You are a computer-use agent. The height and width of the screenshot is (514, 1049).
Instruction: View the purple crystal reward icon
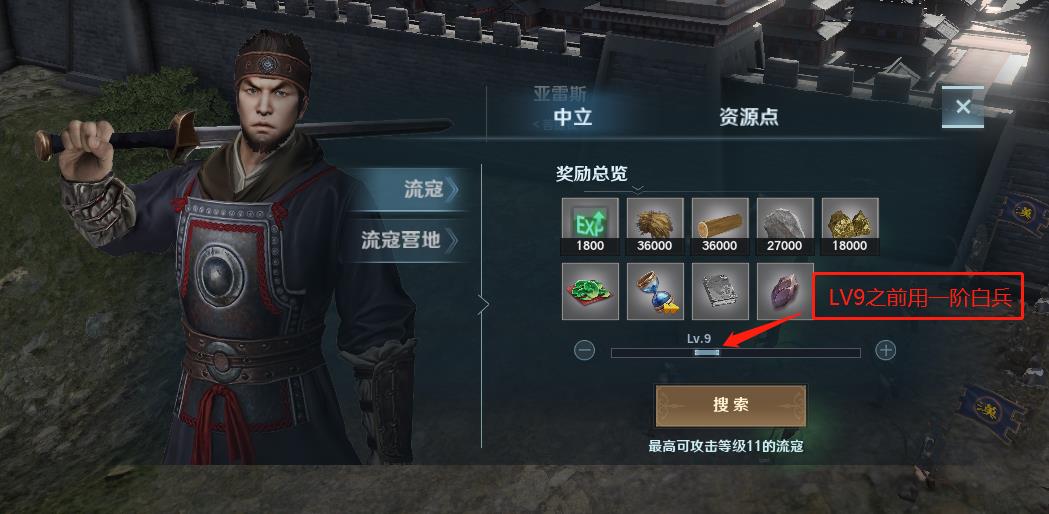(785, 291)
